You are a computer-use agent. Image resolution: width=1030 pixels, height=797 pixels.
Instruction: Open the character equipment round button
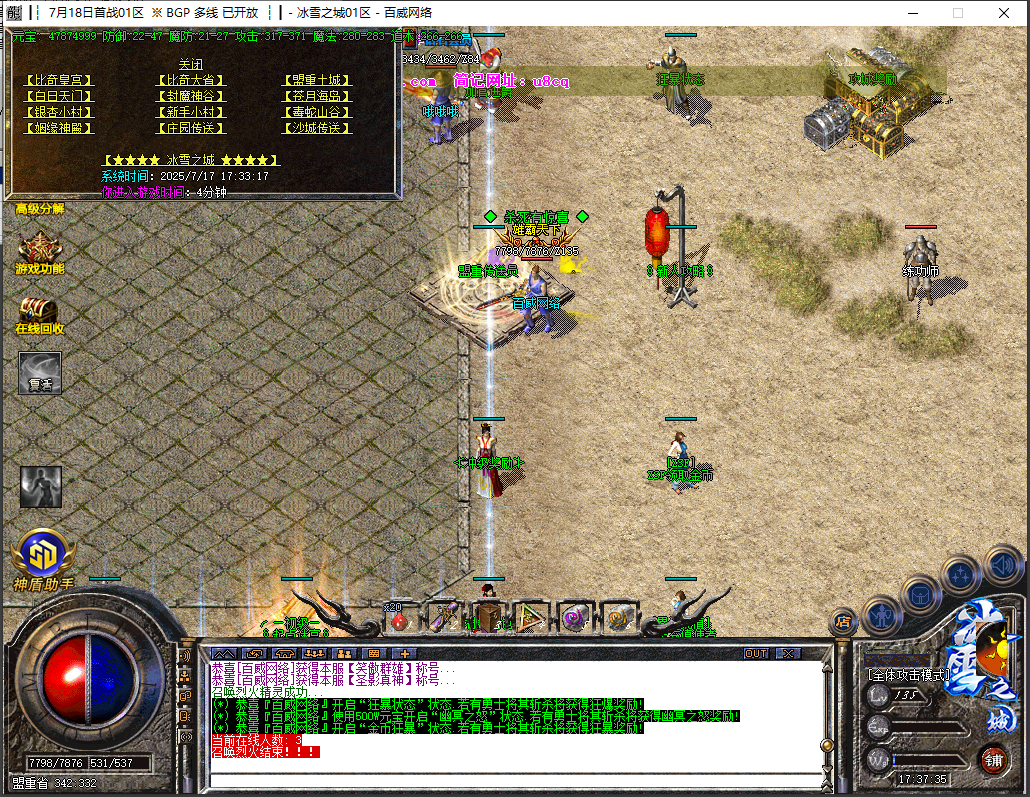coord(881,613)
